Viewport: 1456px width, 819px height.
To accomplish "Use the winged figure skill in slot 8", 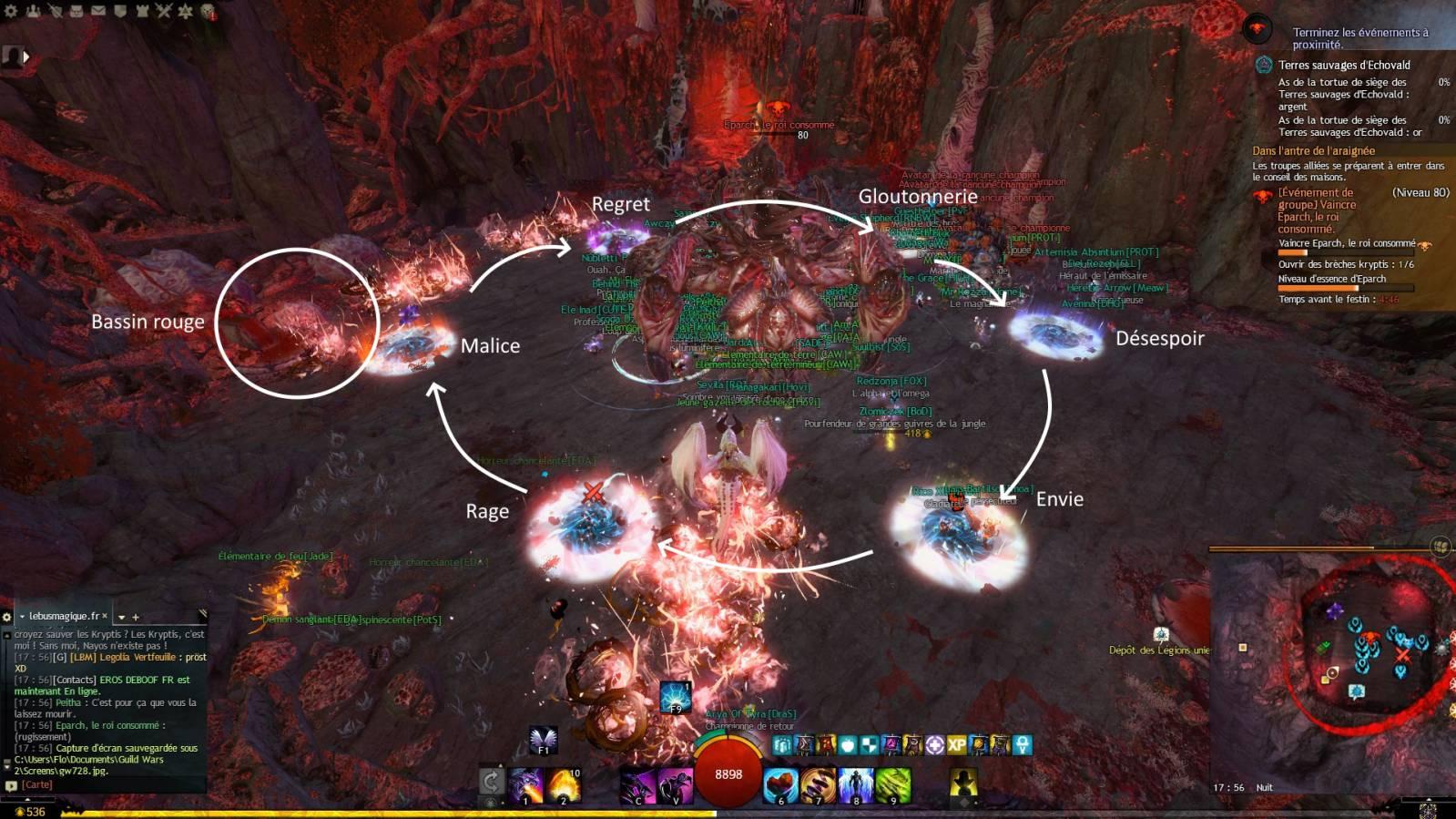I will (855, 785).
